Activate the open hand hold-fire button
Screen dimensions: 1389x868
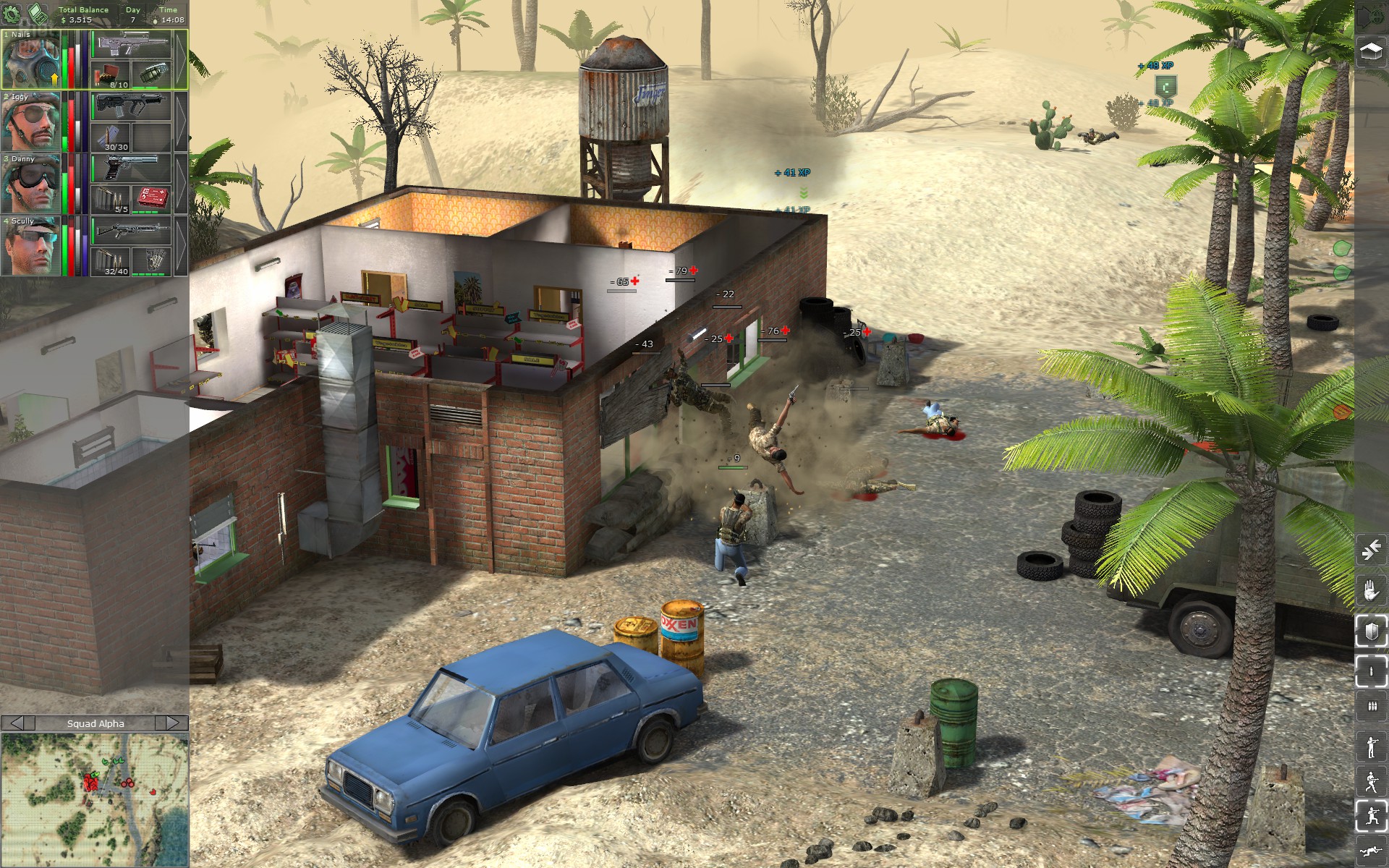tap(1371, 592)
